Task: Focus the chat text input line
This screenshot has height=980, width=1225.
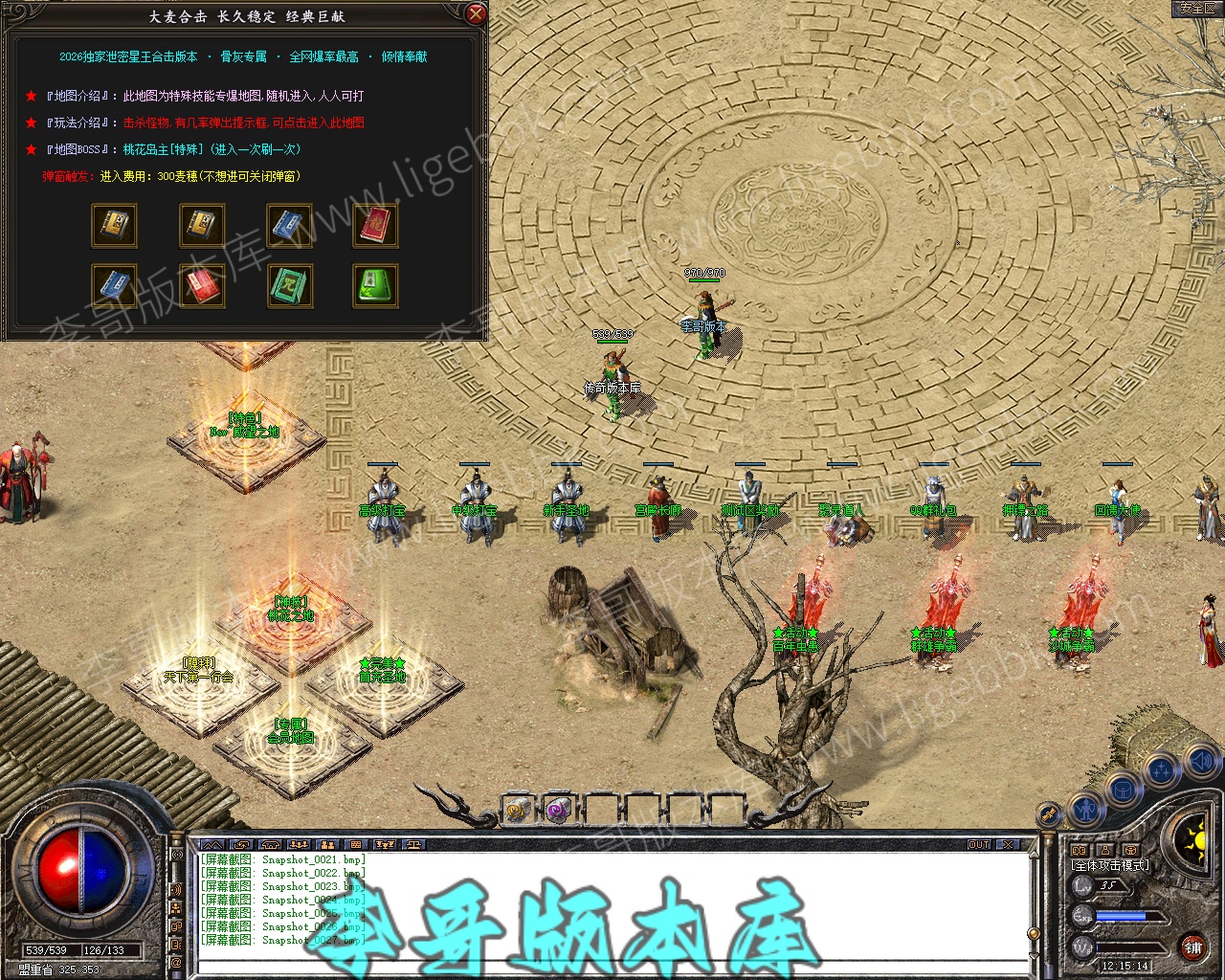Action: tap(612, 967)
